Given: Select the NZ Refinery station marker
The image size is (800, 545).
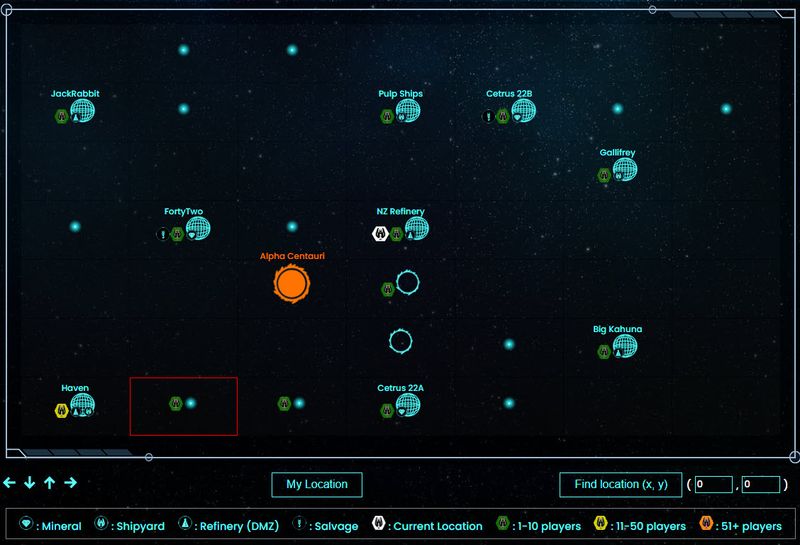Looking at the screenshot, I should (x=416, y=229).
